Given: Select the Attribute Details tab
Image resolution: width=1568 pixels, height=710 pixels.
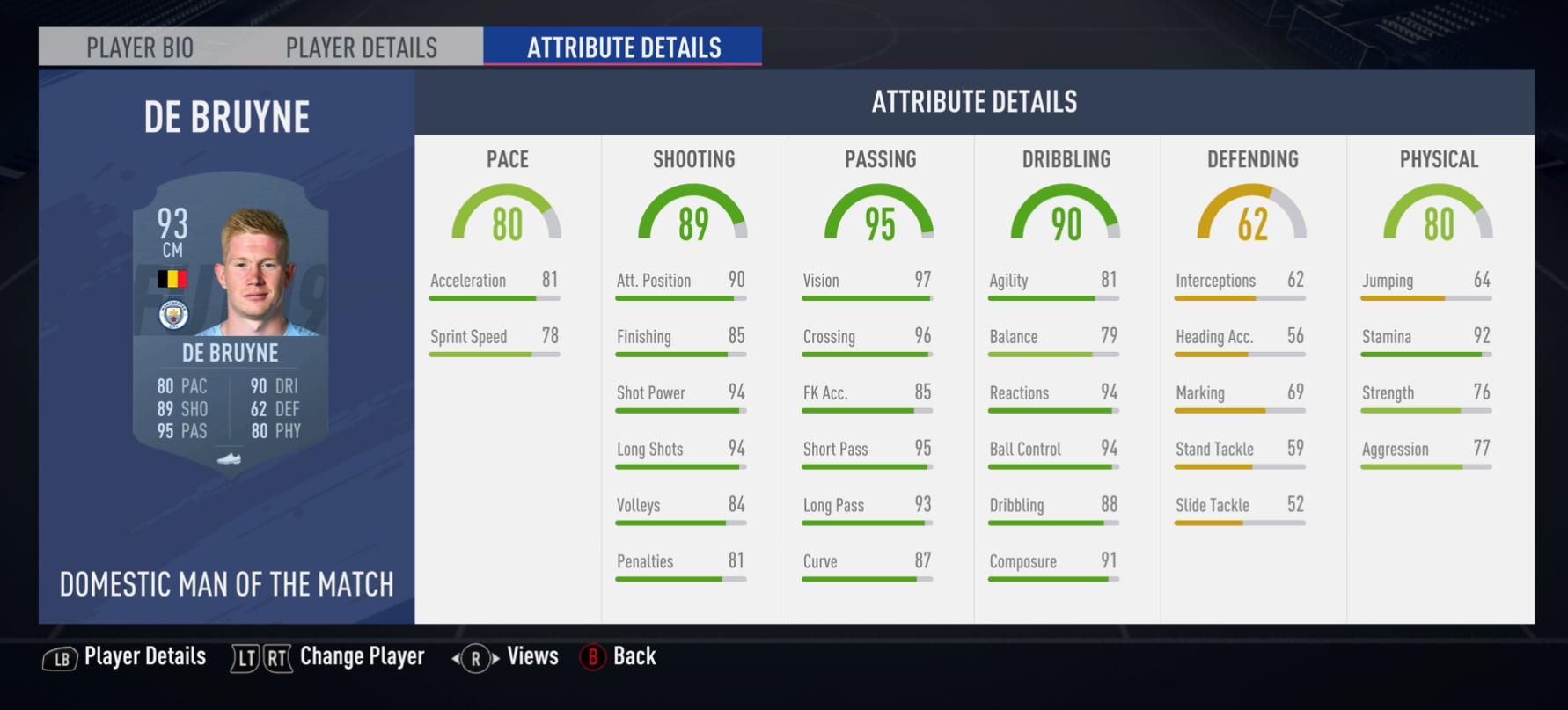Looking at the screenshot, I should [x=623, y=48].
